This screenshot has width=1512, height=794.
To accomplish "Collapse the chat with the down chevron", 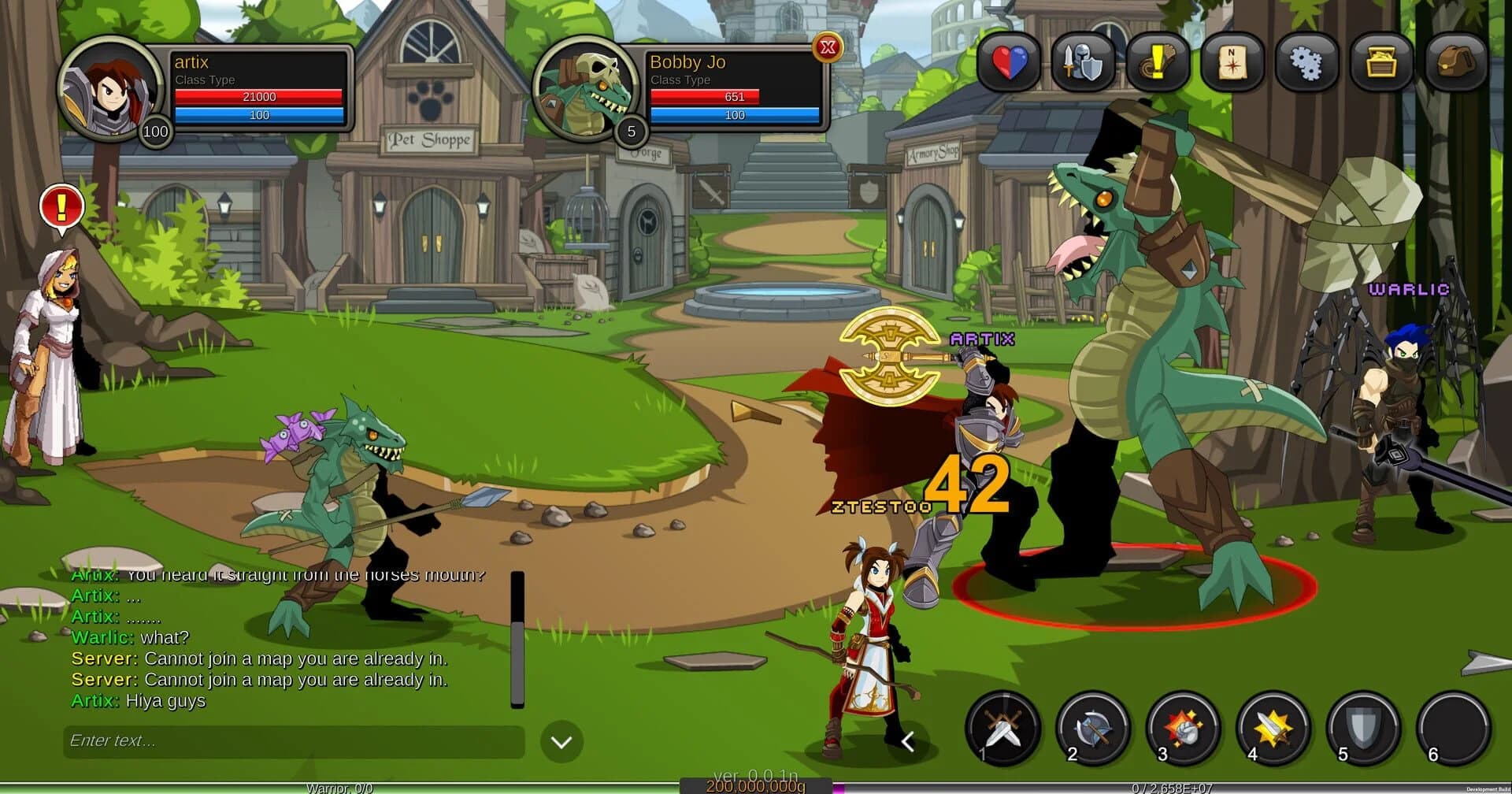I will tap(561, 741).
